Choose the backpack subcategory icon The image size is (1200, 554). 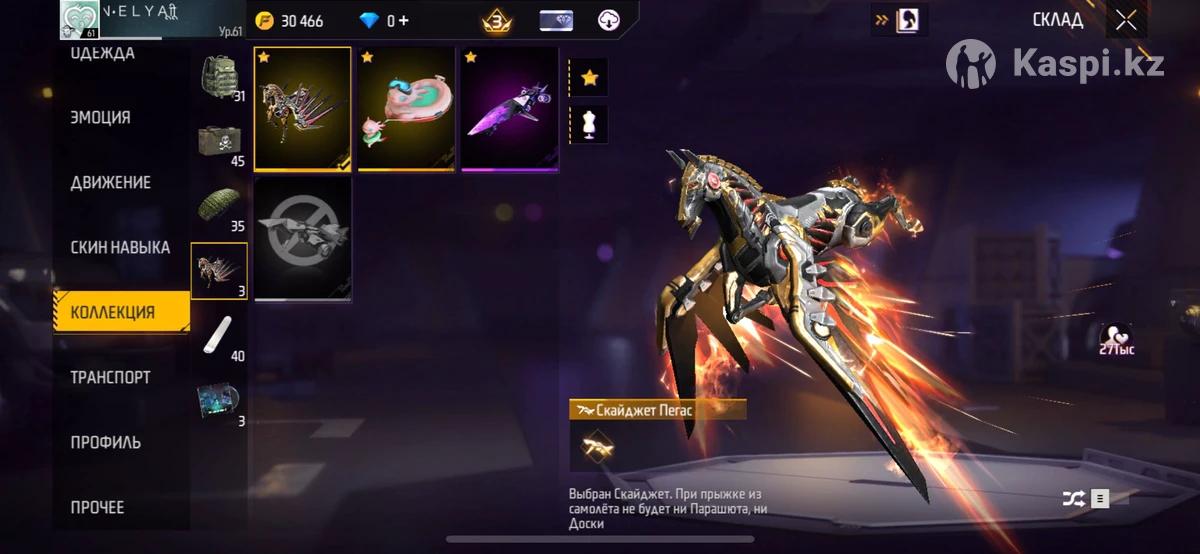coord(219,77)
